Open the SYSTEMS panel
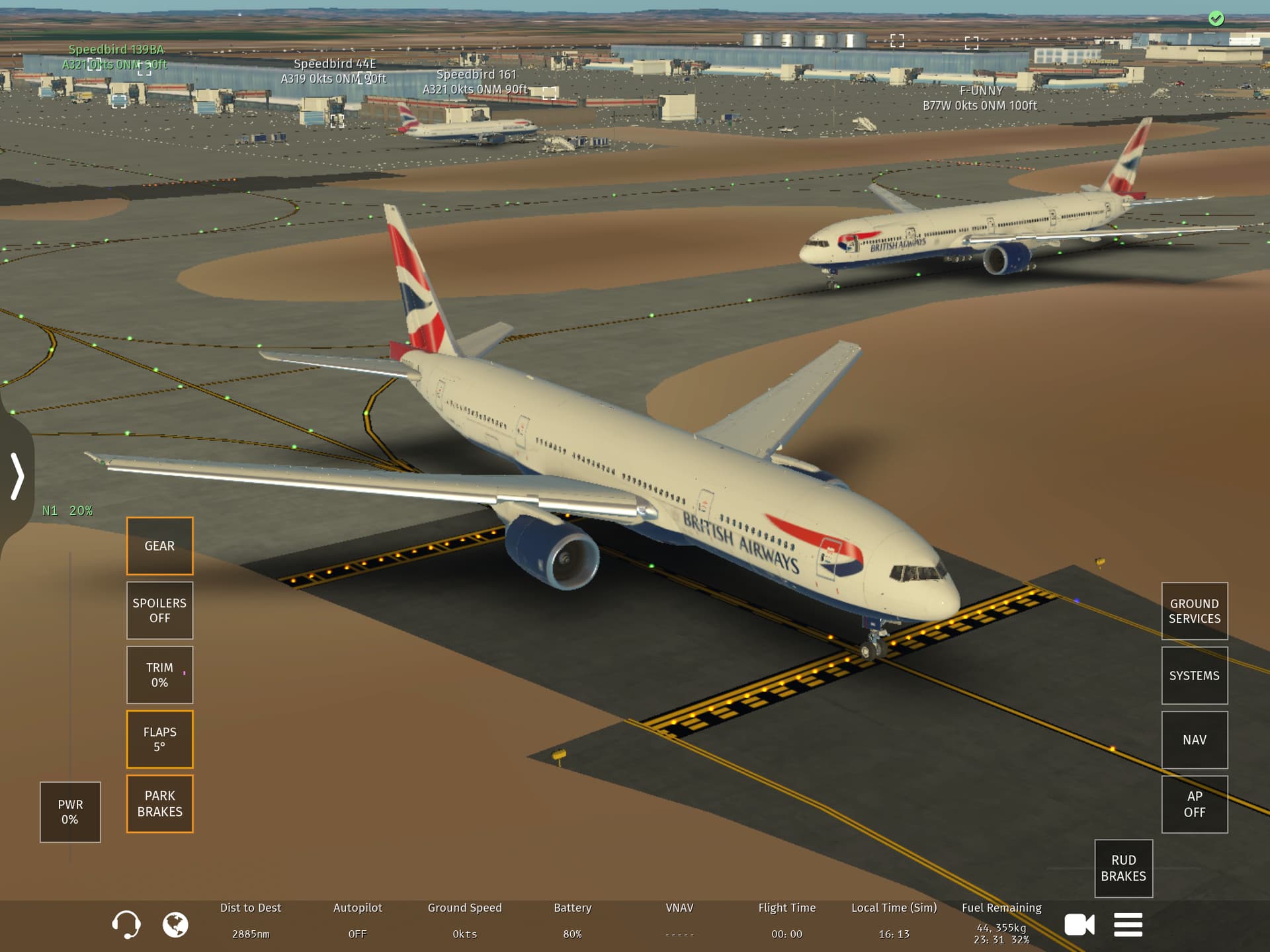This screenshot has width=1270, height=952. coord(1194,676)
